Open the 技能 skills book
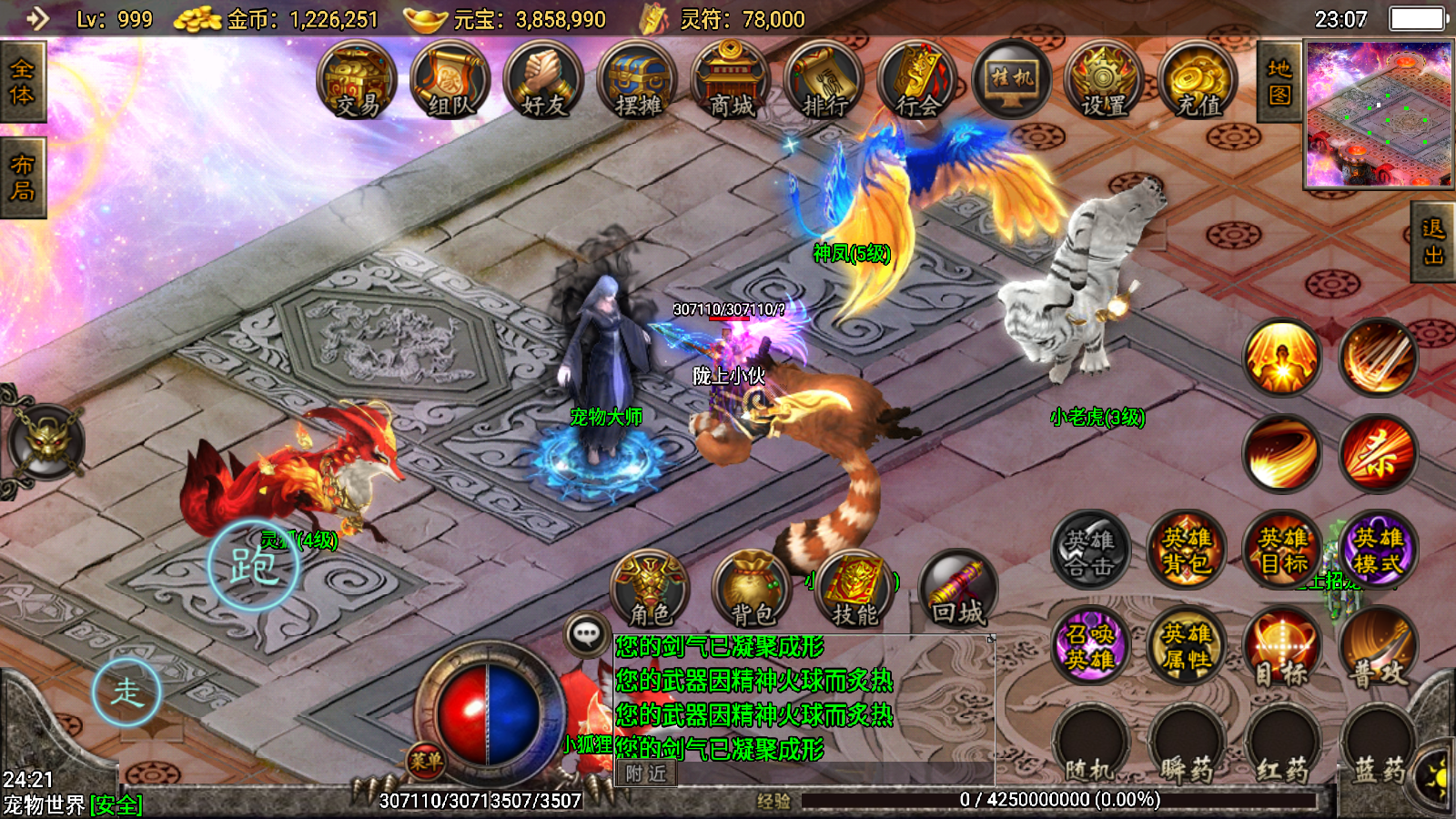The image size is (1456, 819). pos(855,589)
